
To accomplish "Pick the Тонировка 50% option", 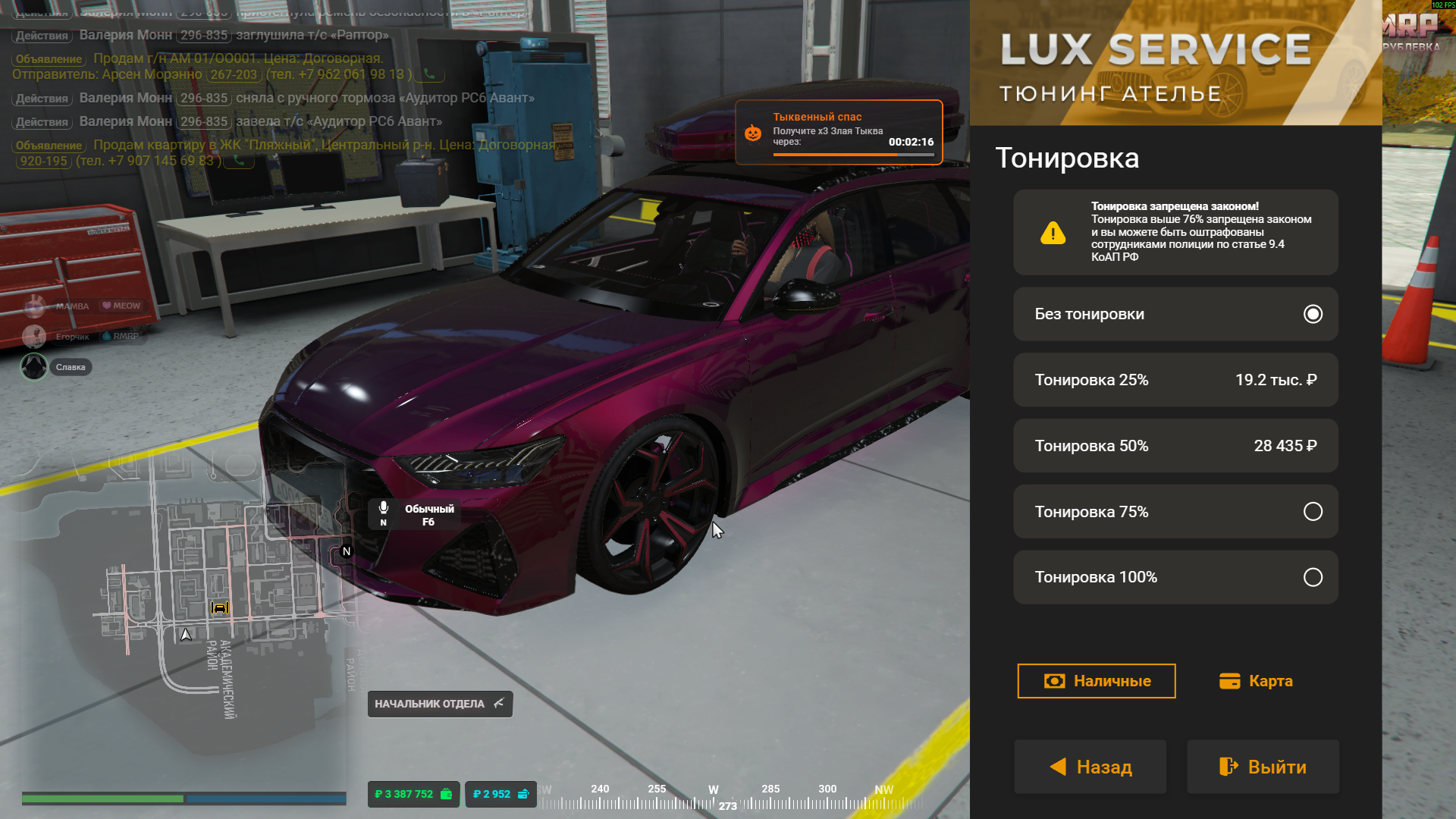I will (x=1175, y=446).
